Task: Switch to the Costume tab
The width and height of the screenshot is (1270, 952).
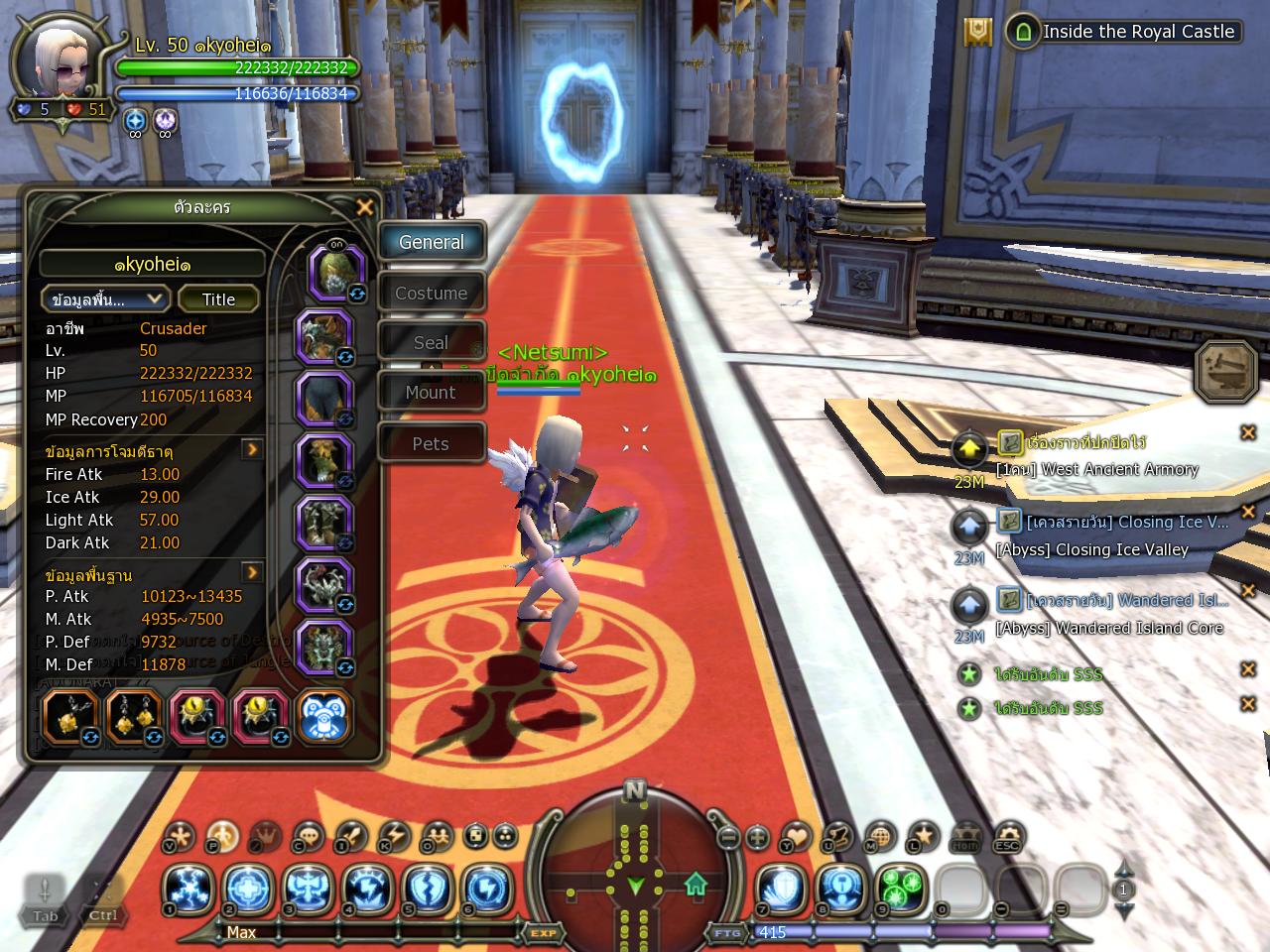Action: (x=431, y=294)
